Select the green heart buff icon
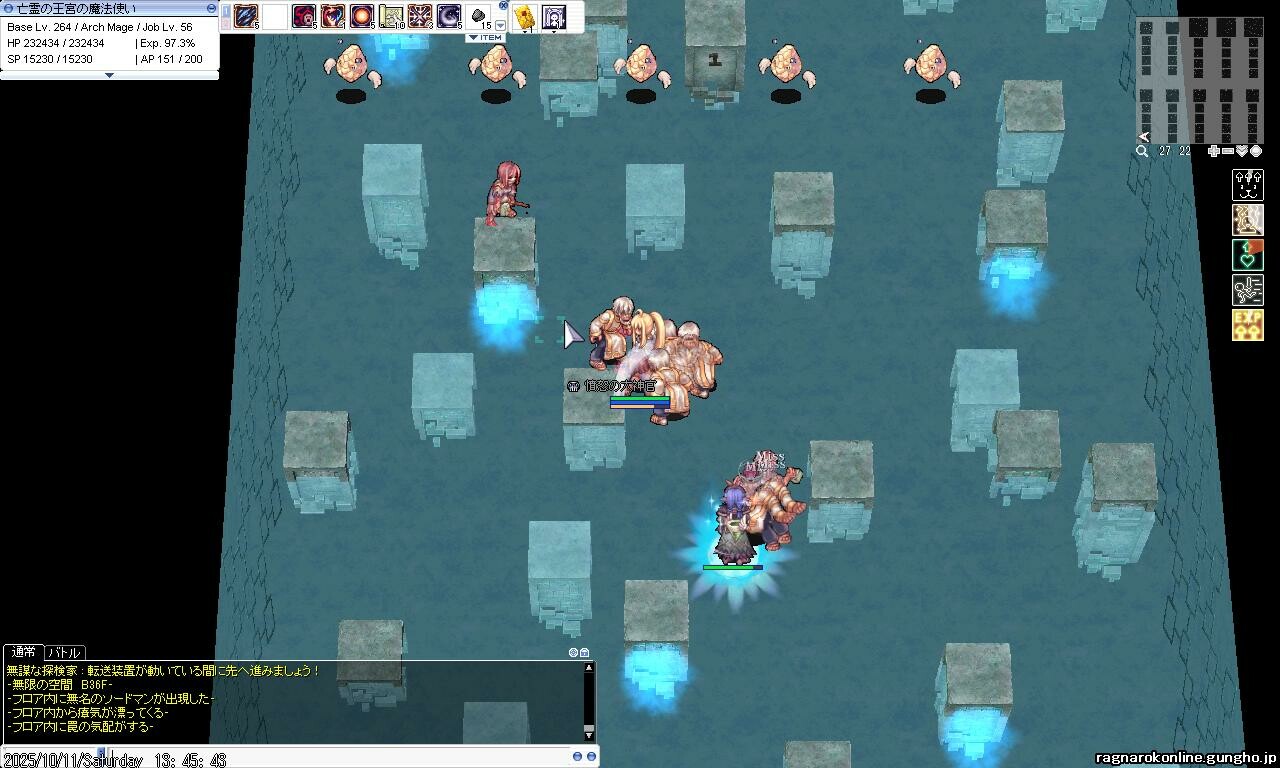This screenshot has width=1280, height=768. pyautogui.click(x=1247, y=255)
